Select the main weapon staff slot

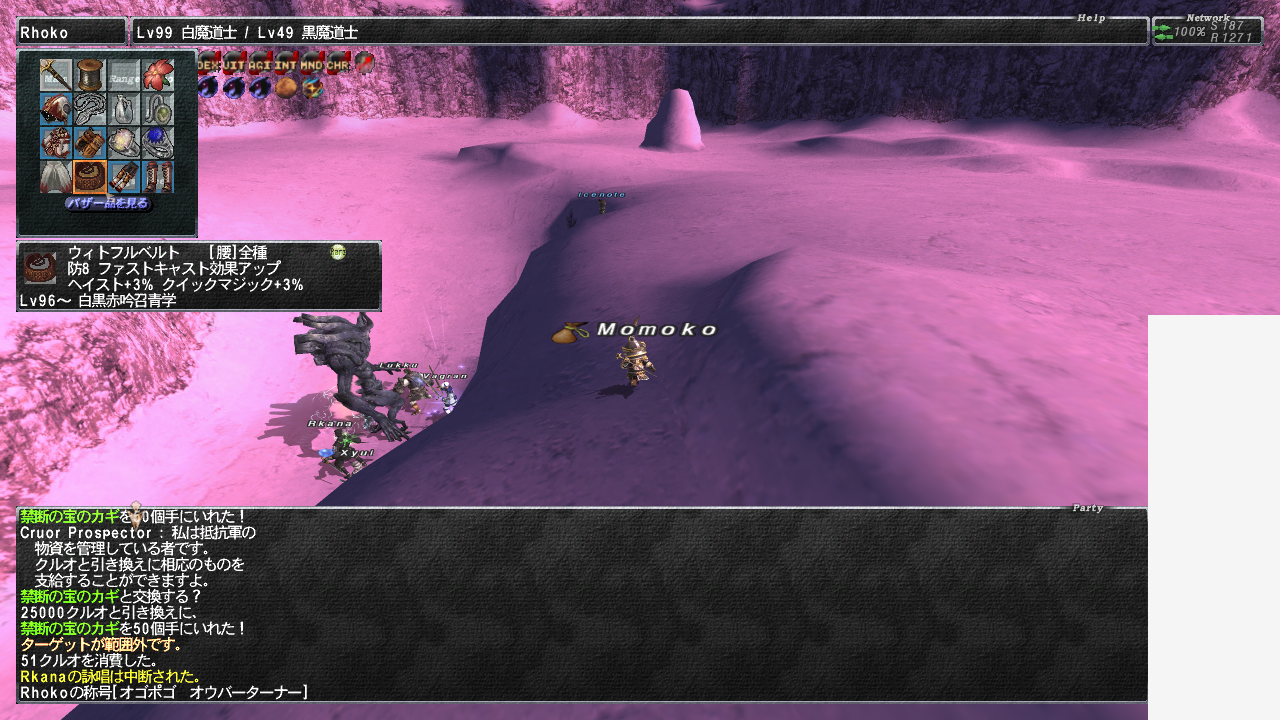click(56, 76)
